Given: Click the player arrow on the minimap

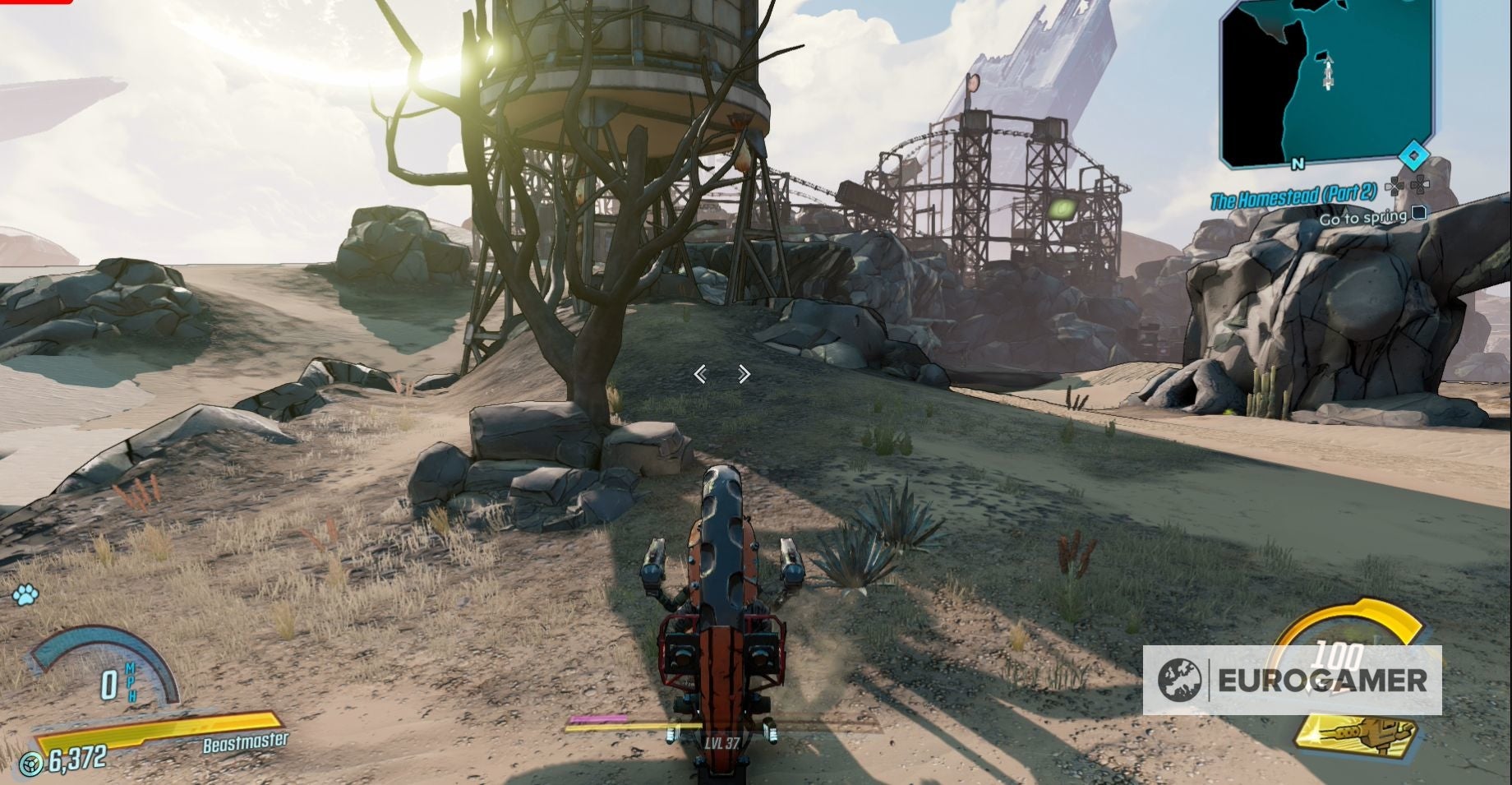Looking at the screenshot, I should tap(1328, 72).
